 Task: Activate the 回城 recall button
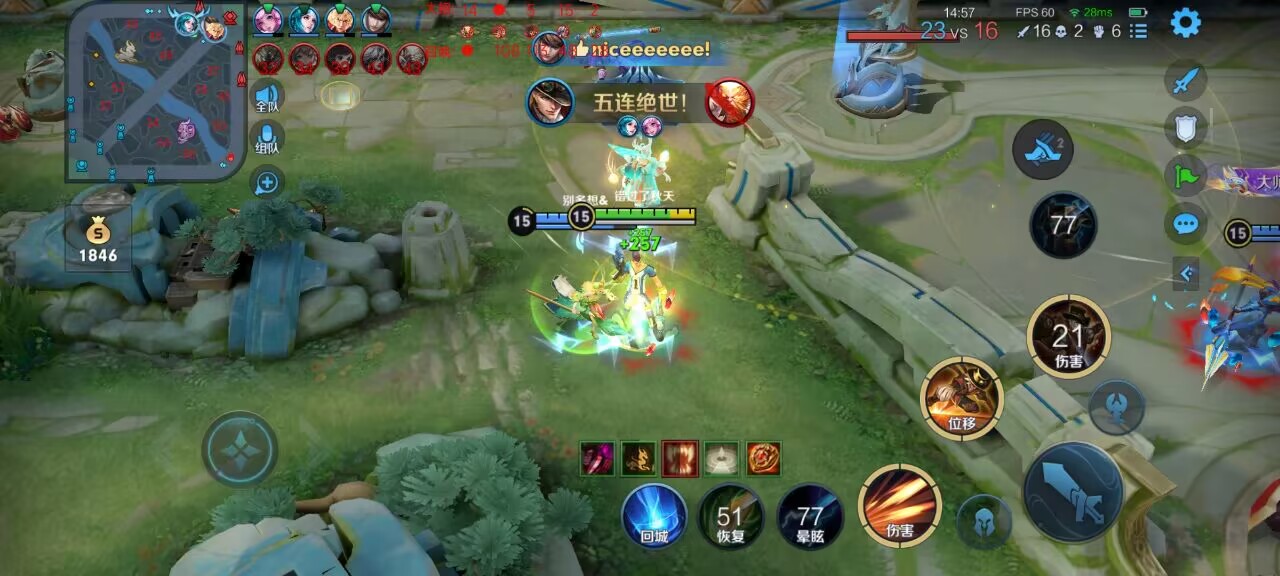[x=654, y=516]
